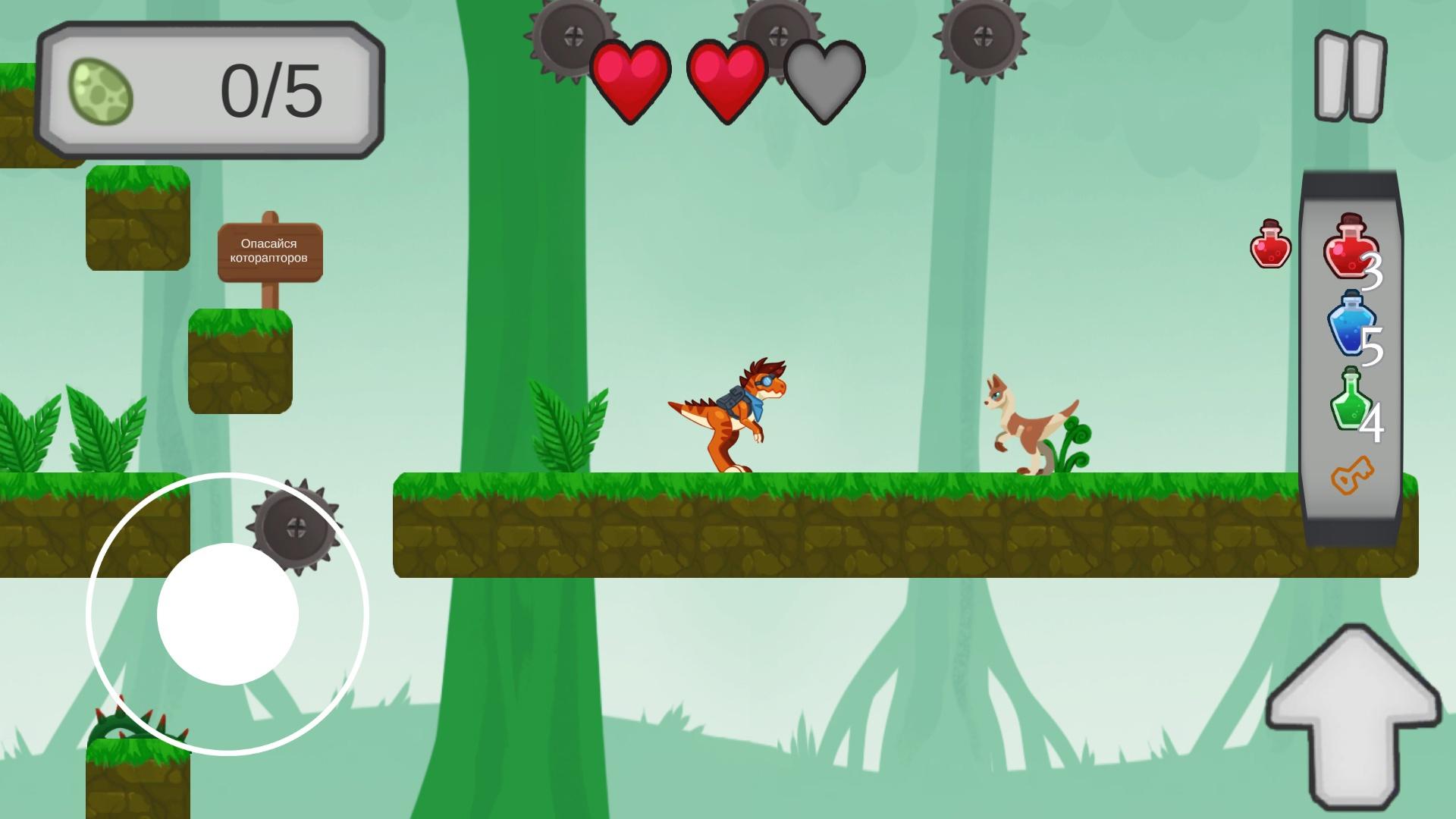Viewport: 1456px width, 819px height.
Task: Use the red potion in the inventory panel
Action: click(x=1351, y=247)
